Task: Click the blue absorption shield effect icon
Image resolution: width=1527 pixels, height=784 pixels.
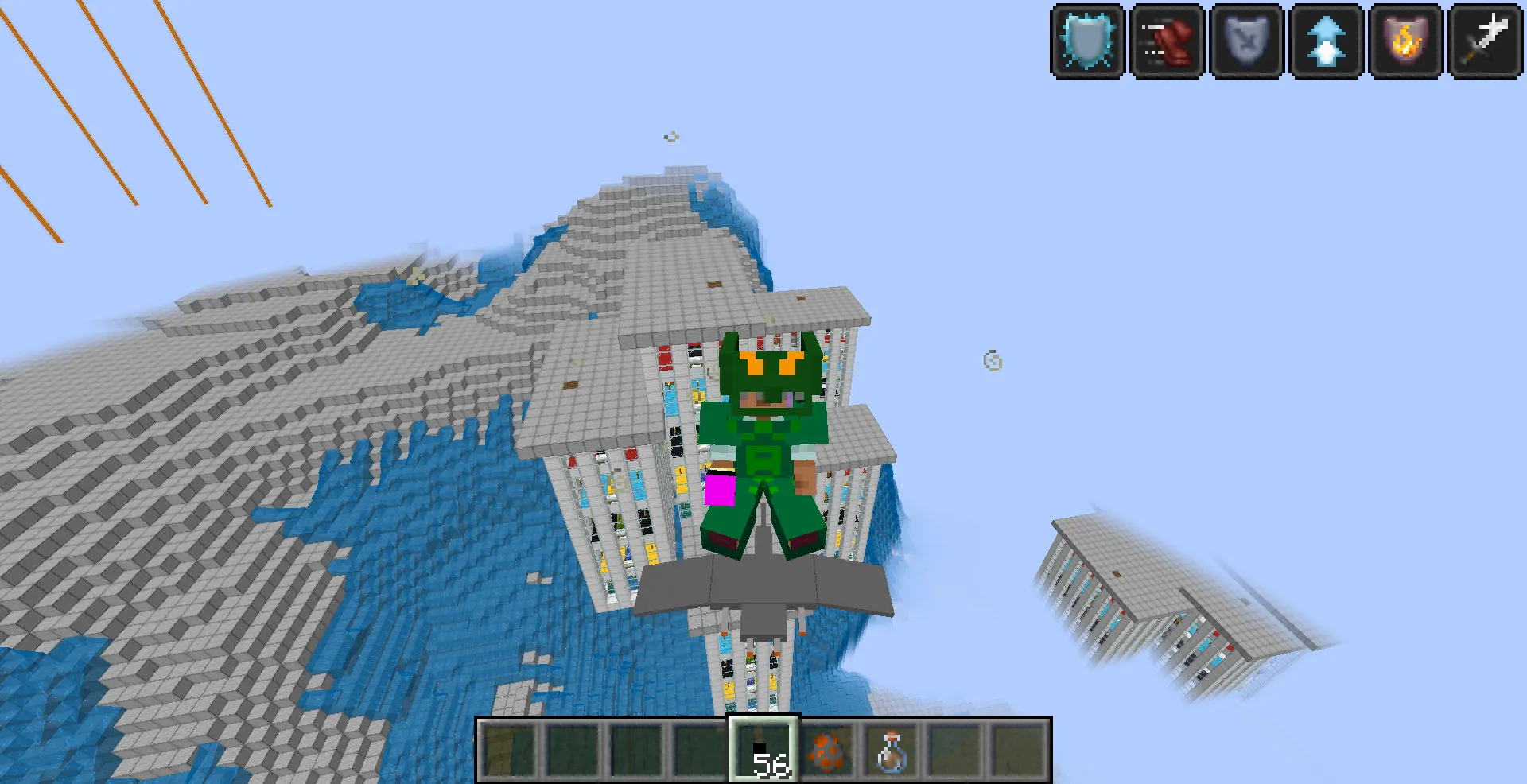Action: tap(1086, 41)
